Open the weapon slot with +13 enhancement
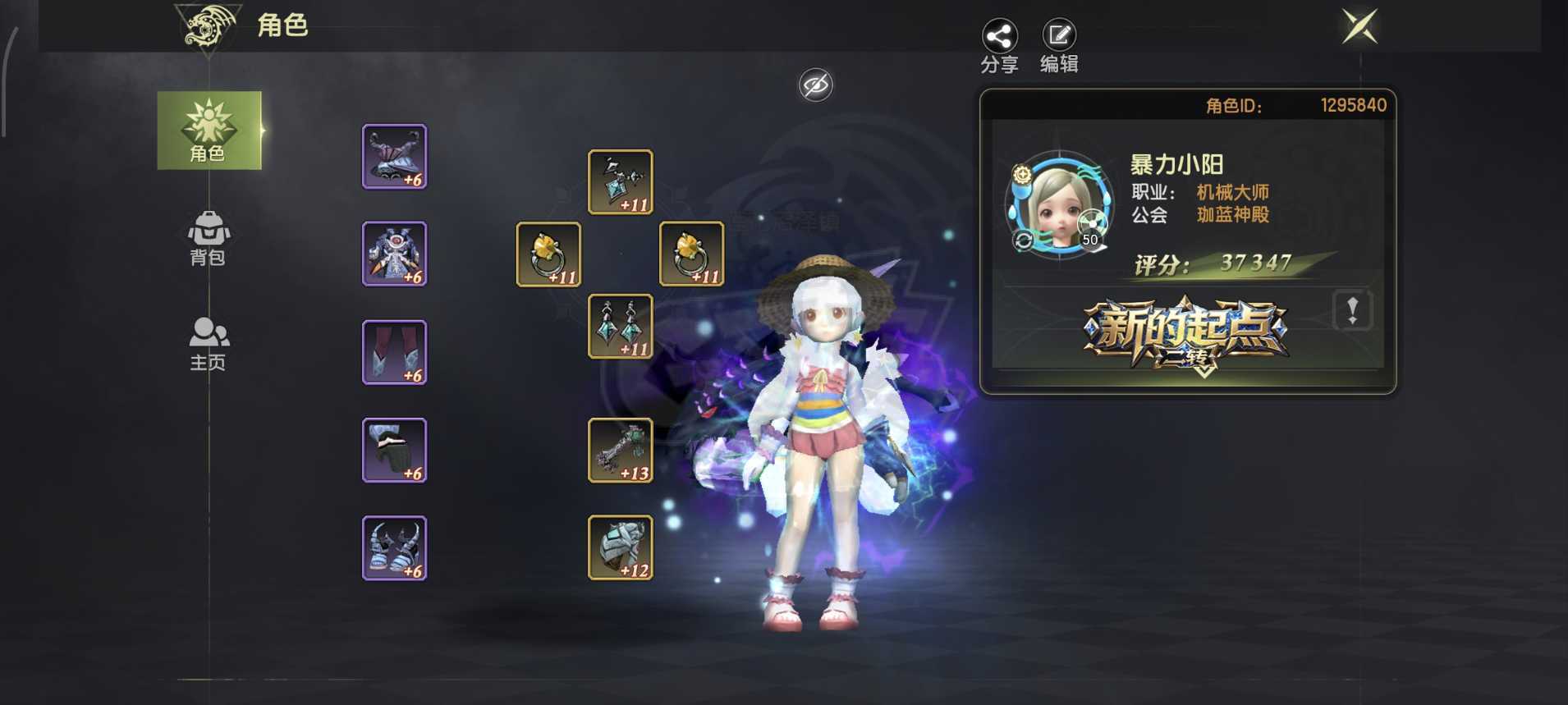Image resolution: width=1568 pixels, height=705 pixels. (x=620, y=448)
